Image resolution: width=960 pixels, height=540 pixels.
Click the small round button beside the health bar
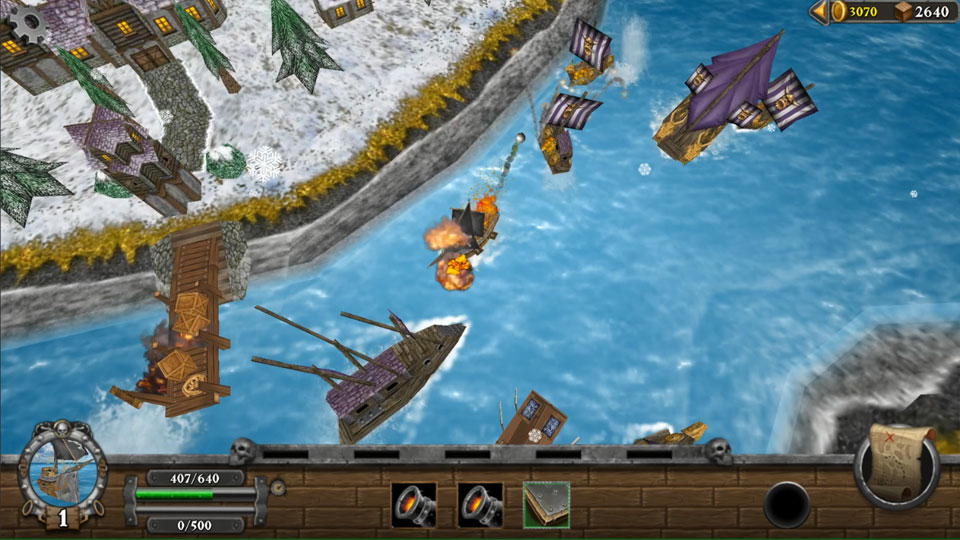click(x=278, y=488)
